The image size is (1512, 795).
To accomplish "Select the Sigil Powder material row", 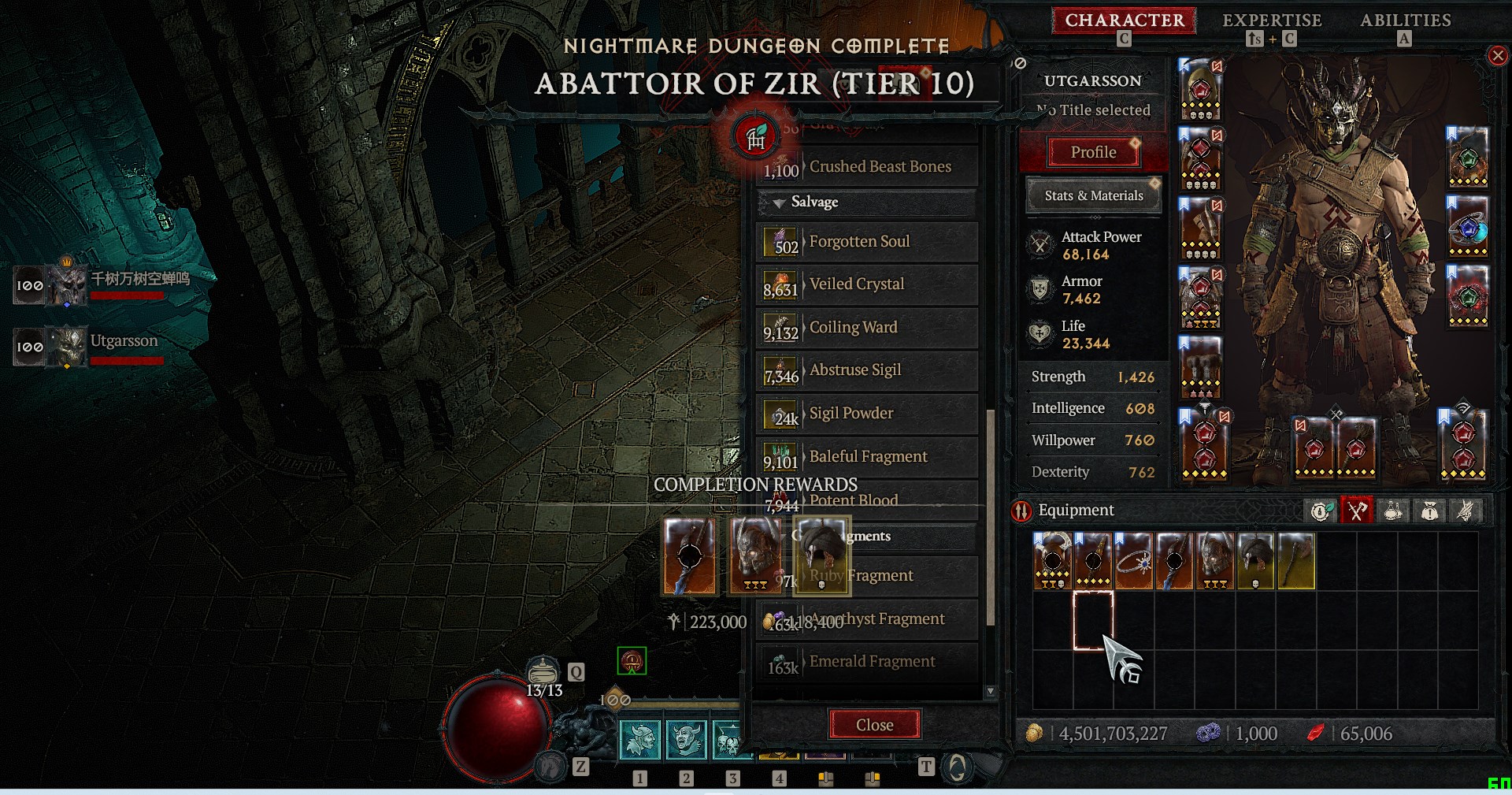I will point(866,414).
